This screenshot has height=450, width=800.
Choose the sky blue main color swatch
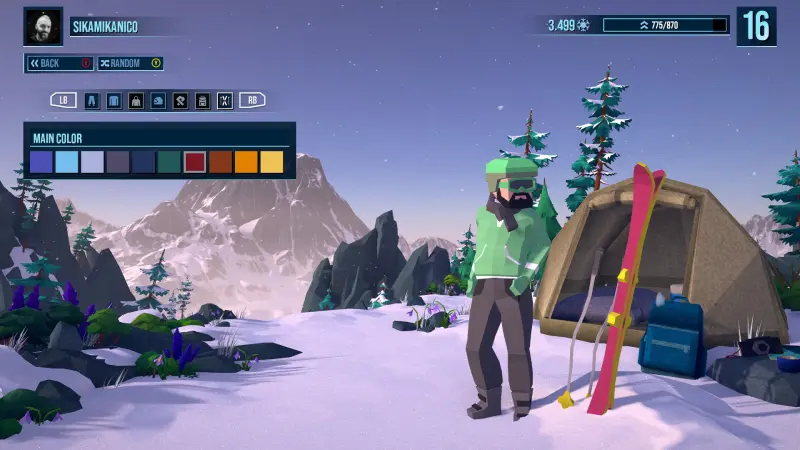67,162
